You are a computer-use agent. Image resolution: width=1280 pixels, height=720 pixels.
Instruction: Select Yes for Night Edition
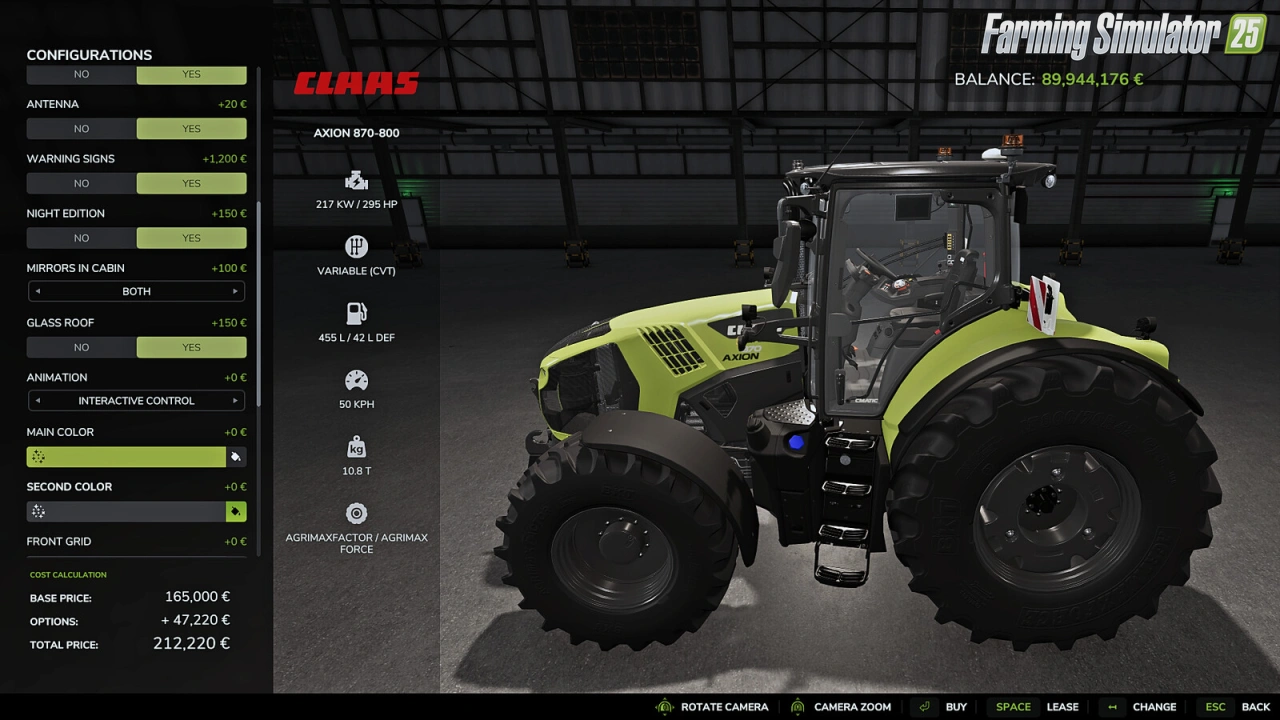191,238
